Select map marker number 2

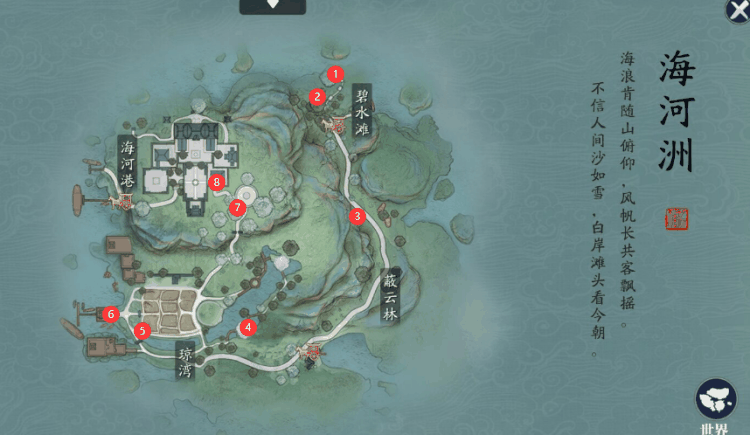tap(317, 96)
